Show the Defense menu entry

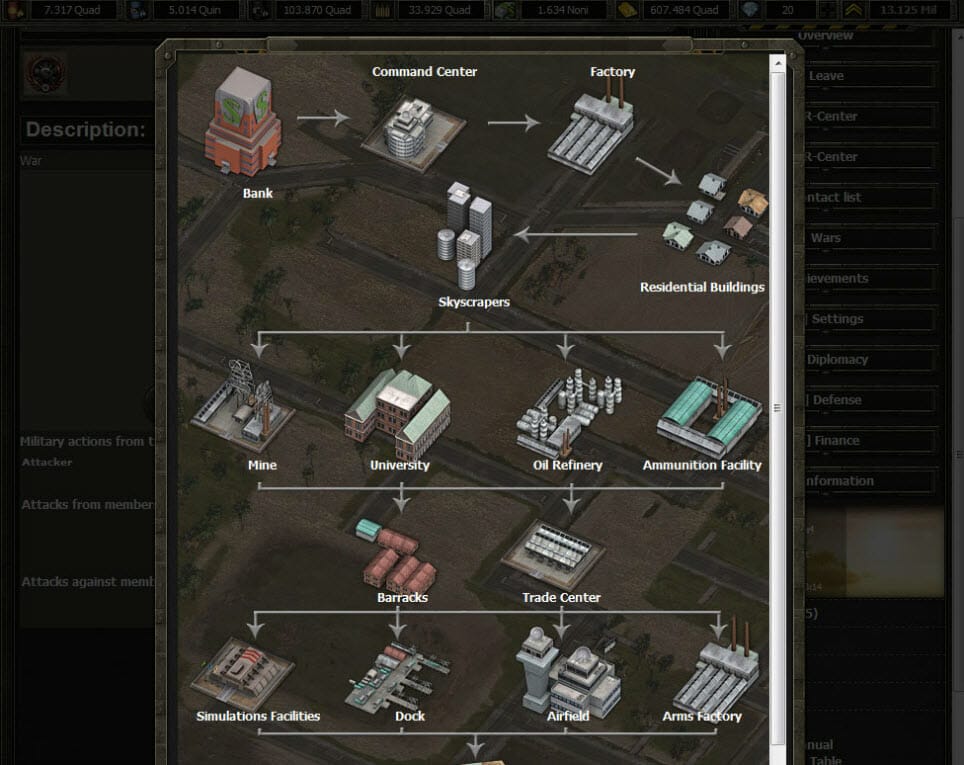(x=866, y=400)
